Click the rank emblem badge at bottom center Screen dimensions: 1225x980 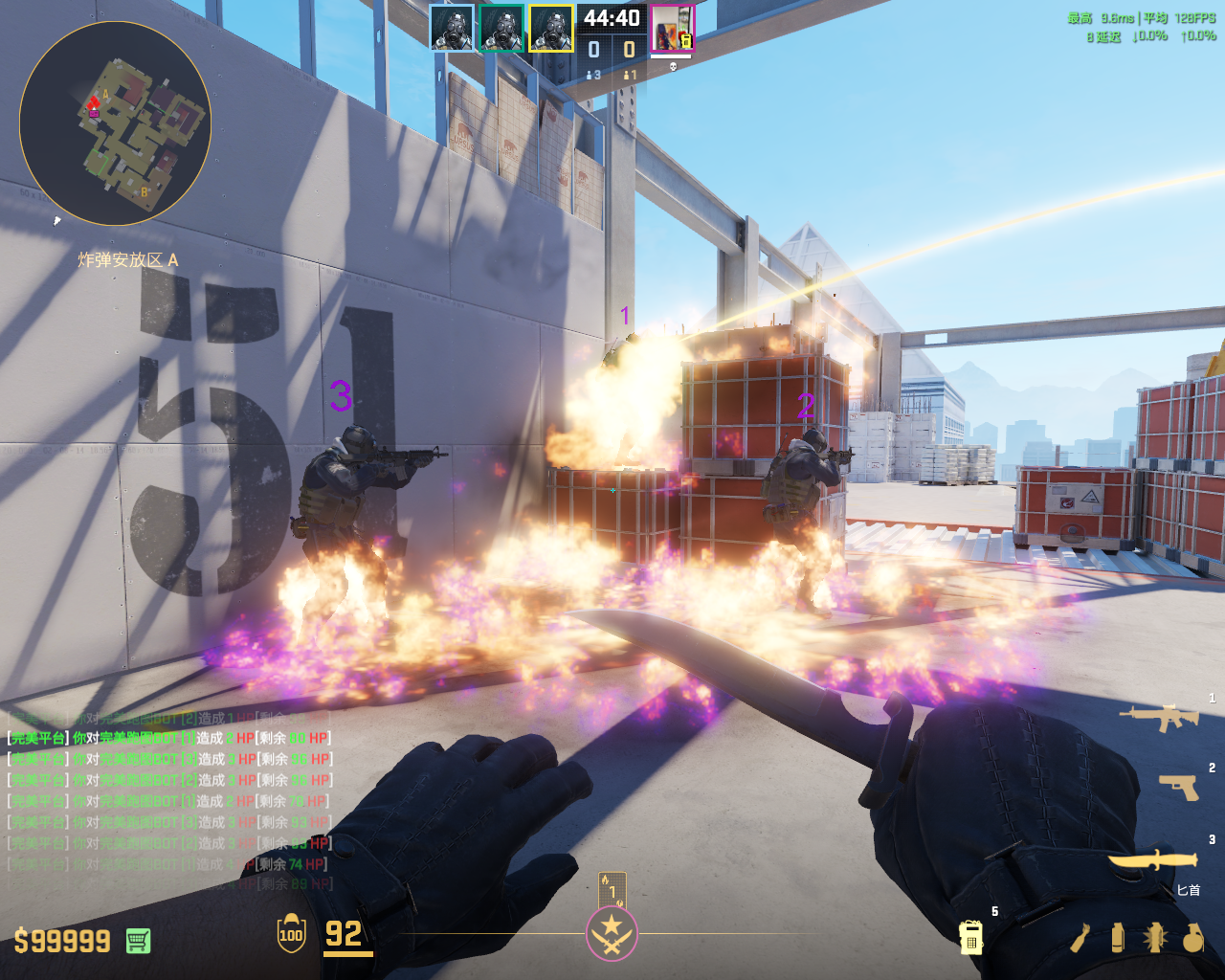tap(612, 933)
